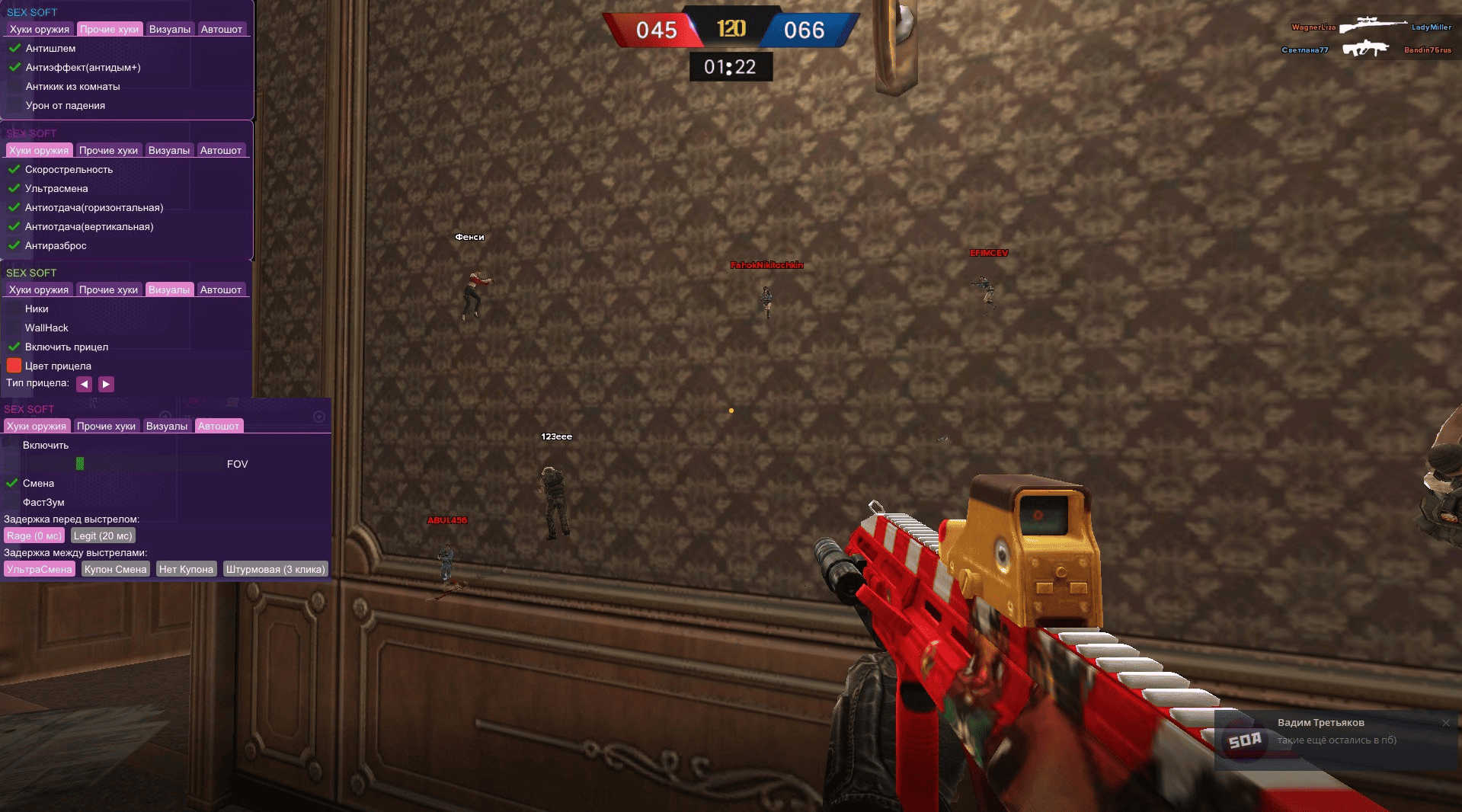Select the Rage (0 мс) delay option
The width and height of the screenshot is (1462, 812).
(34, 535)
